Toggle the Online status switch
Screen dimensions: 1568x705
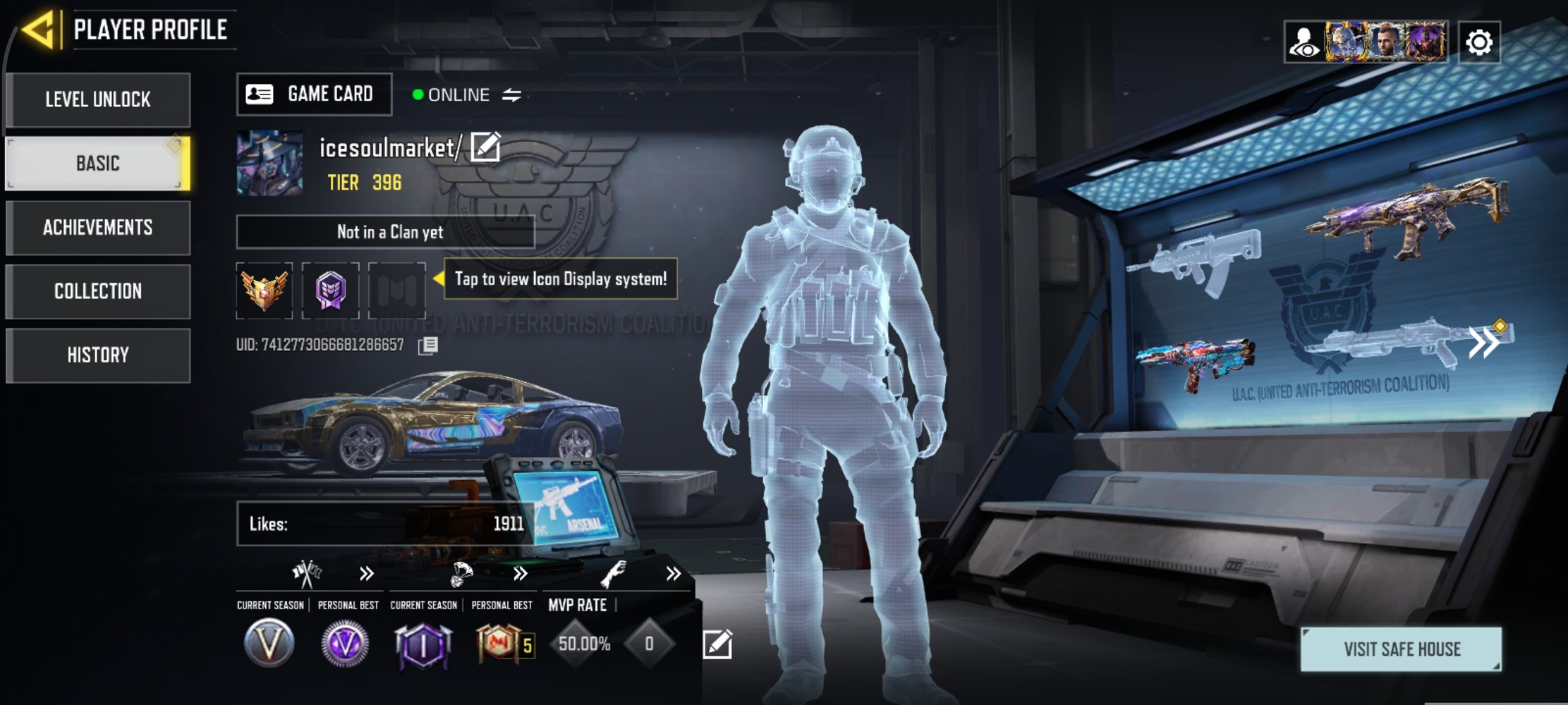click(x=511, y=94)
